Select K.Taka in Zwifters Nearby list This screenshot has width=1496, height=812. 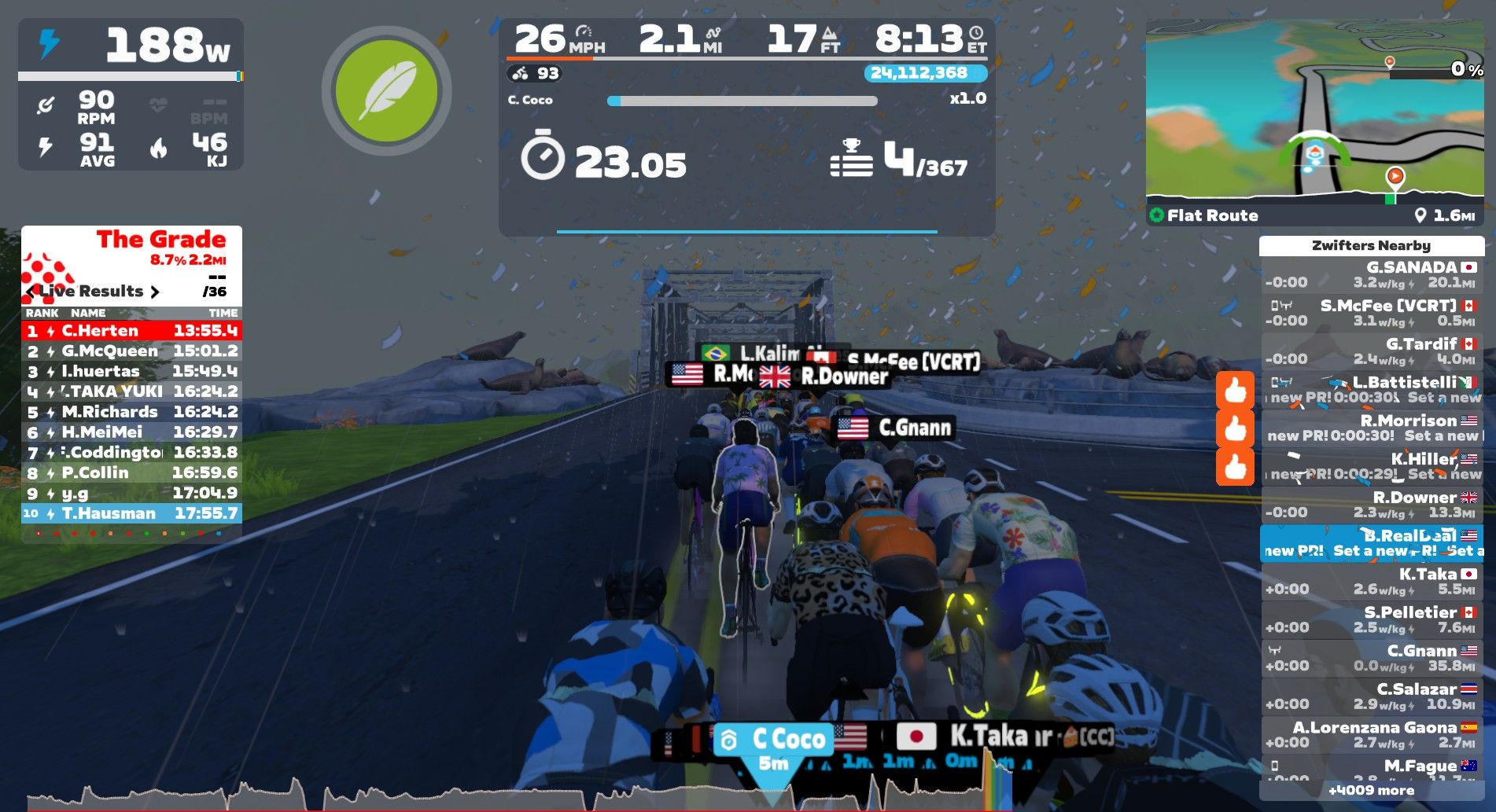tap(1372, 582)
